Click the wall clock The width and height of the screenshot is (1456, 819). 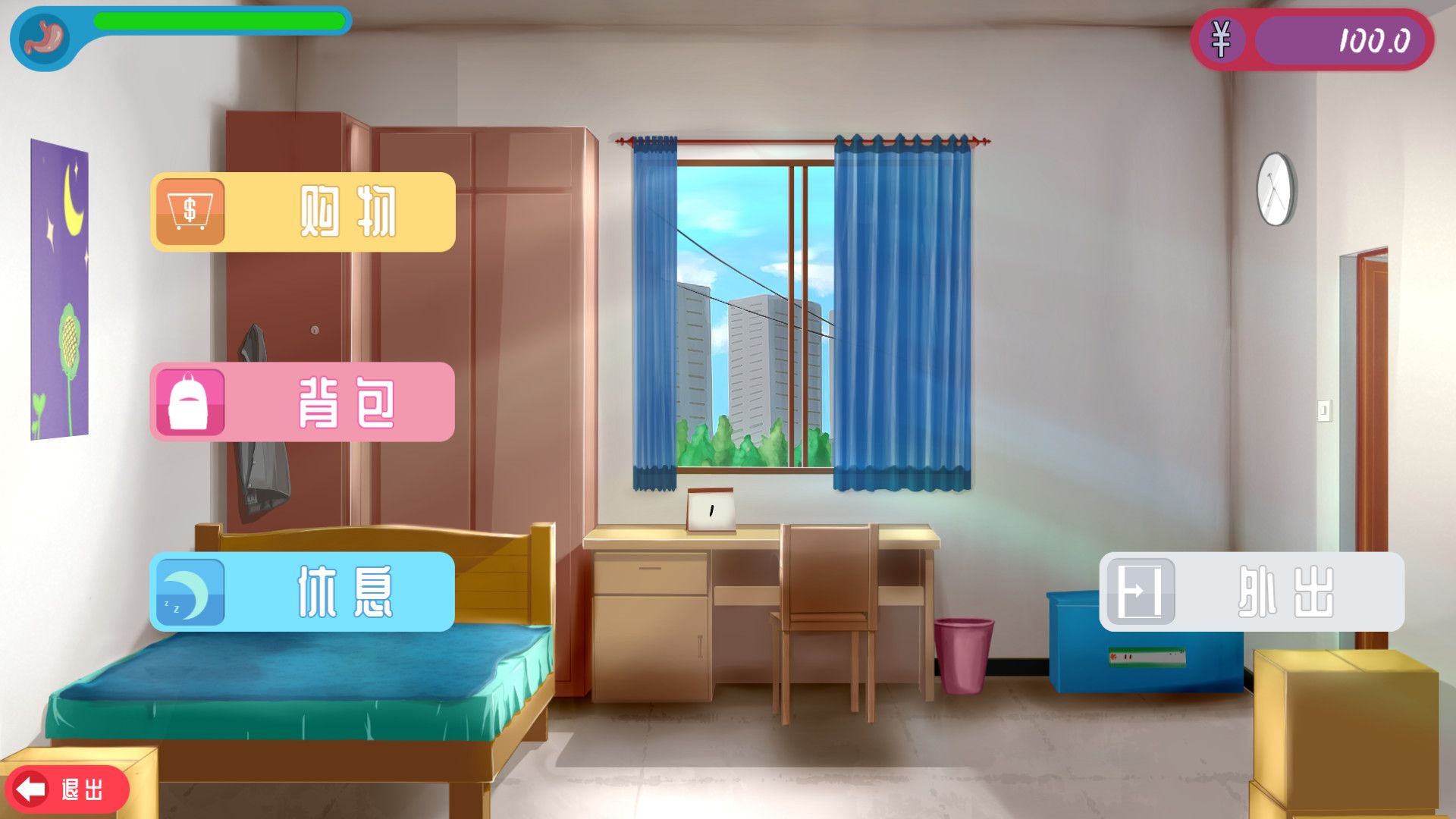(x=1276, y=190)
